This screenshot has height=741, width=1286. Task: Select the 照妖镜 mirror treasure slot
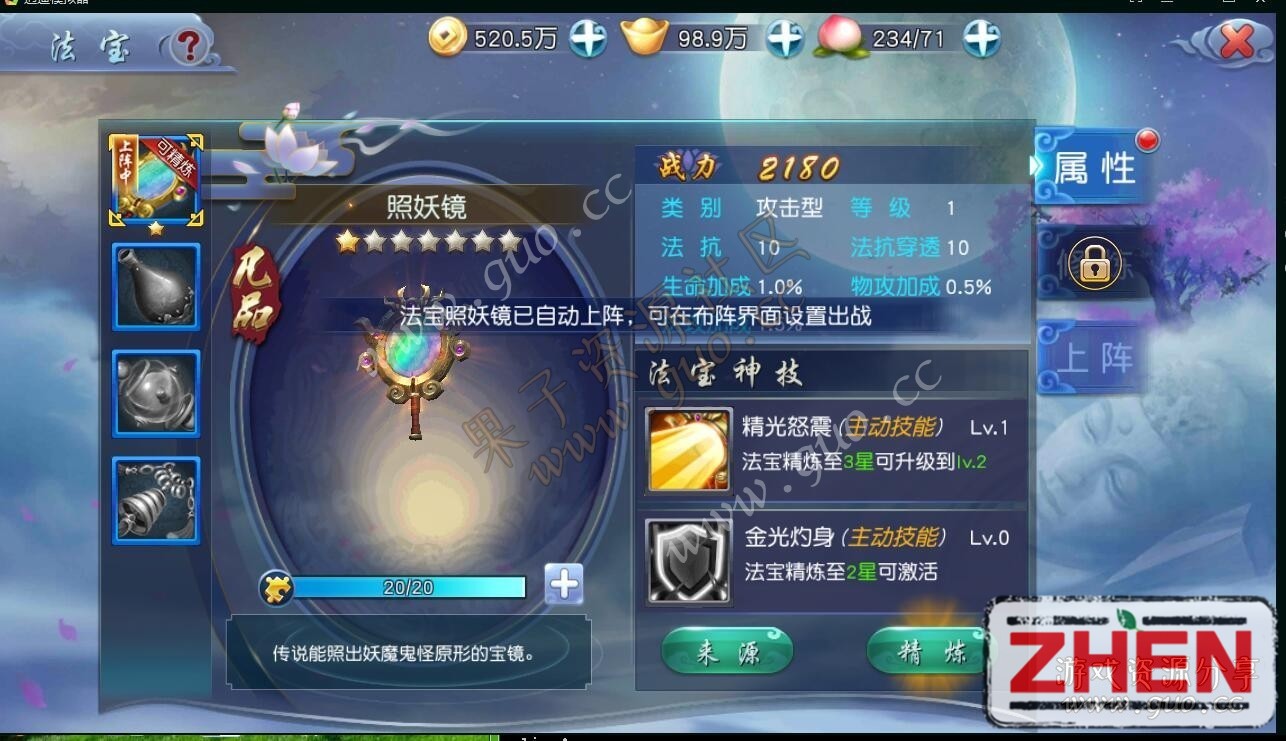click(x=156, y=180)
